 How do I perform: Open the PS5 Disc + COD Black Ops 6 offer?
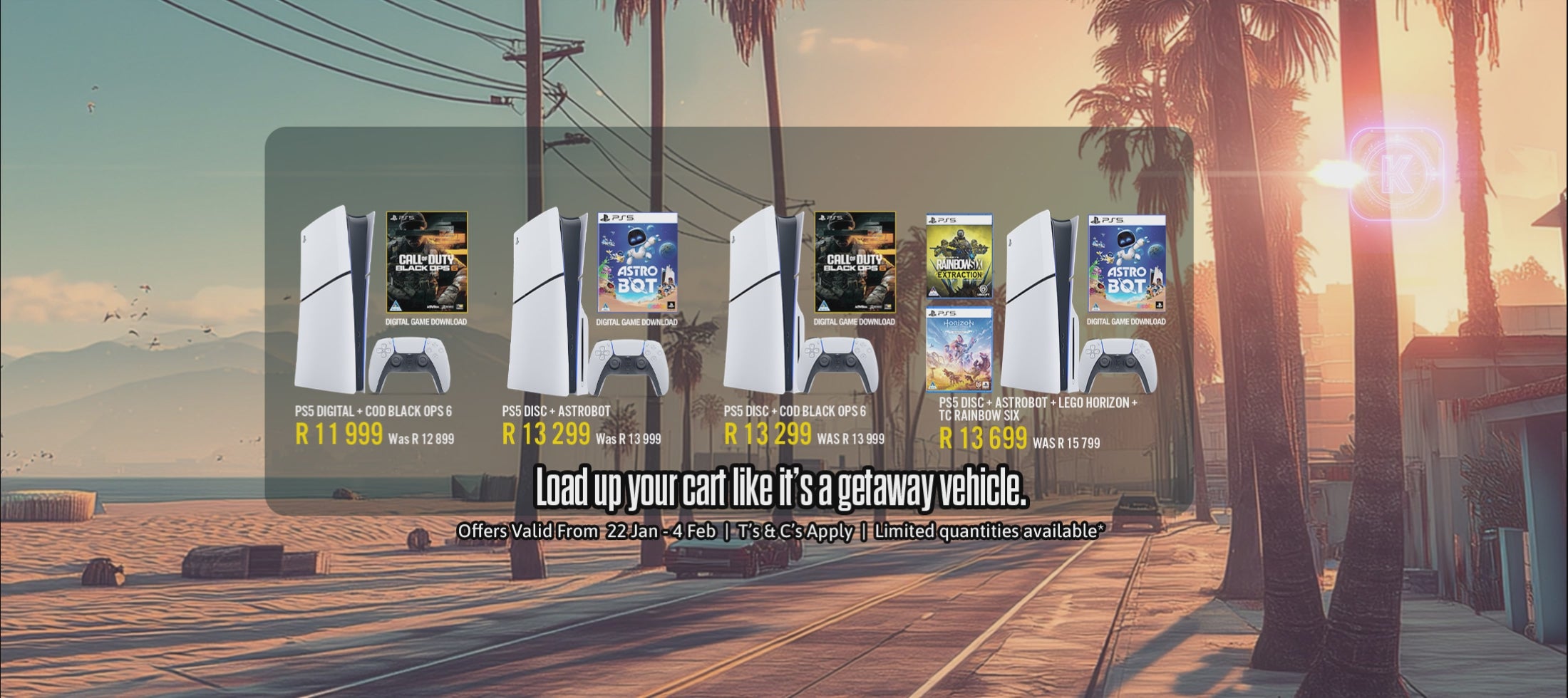point(795,412)
